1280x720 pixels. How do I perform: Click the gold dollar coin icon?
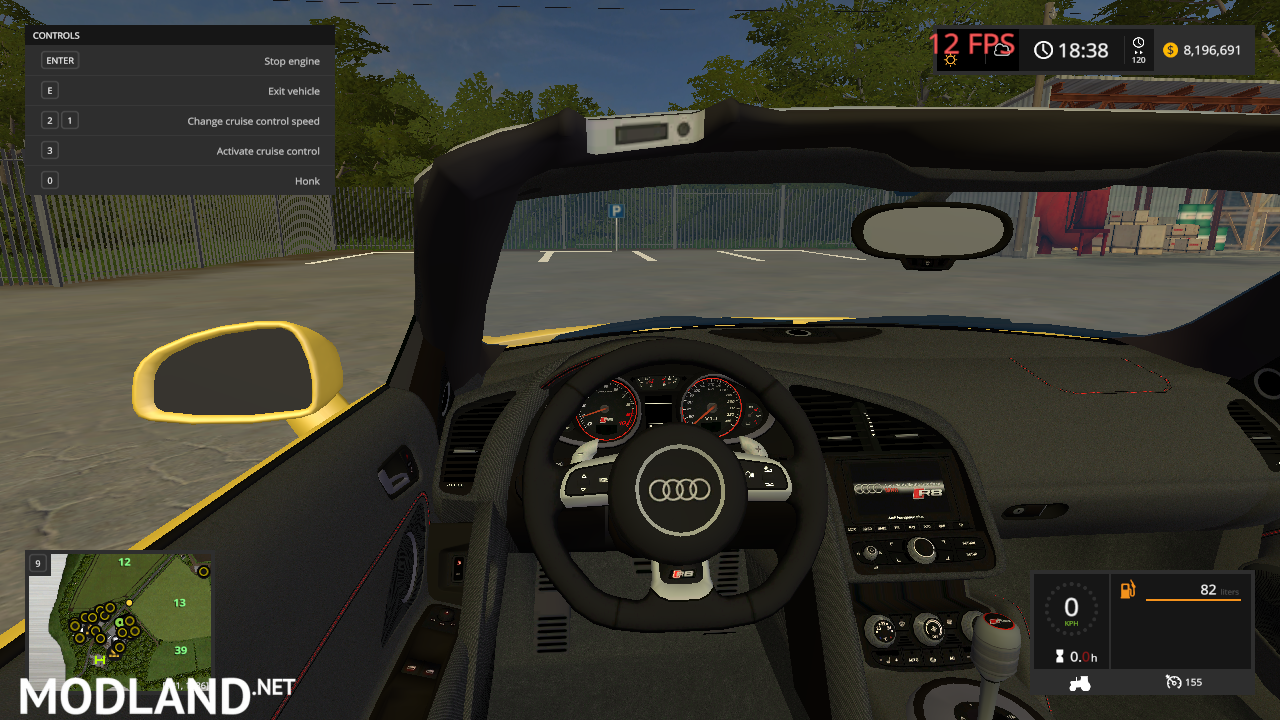(x=1168, y=49)
